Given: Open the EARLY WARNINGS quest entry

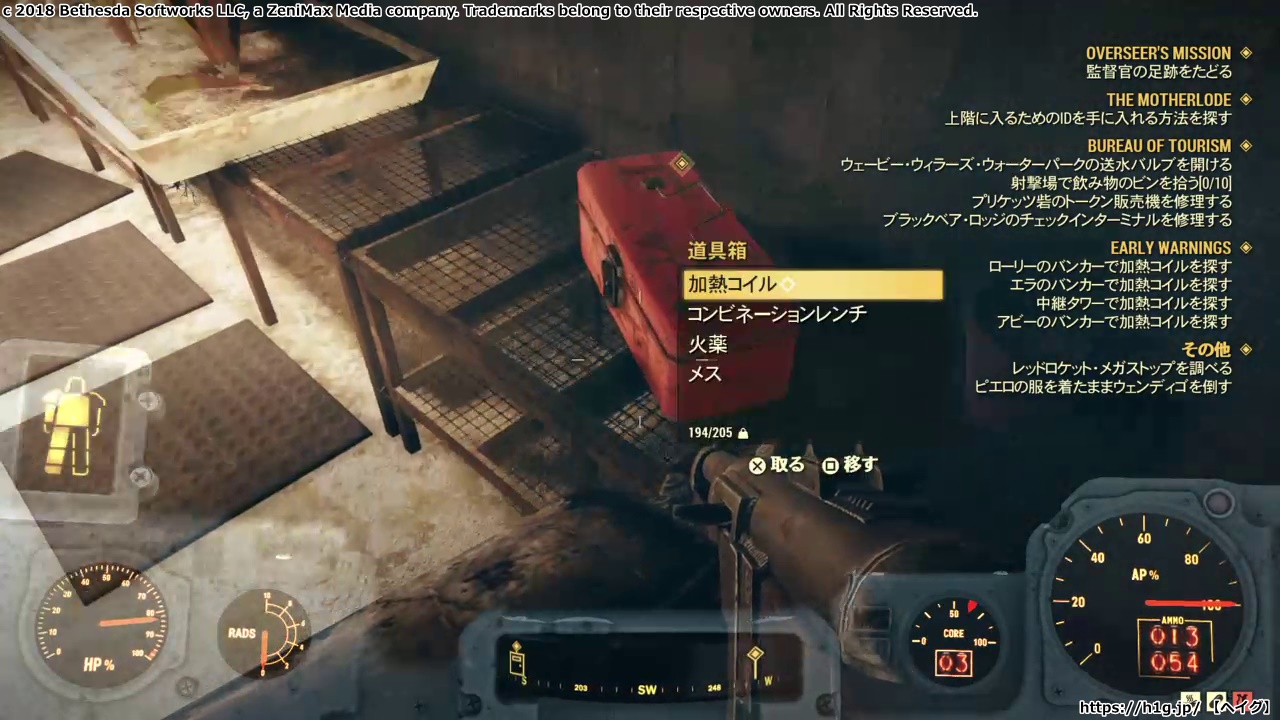Looking at the screenshot, I should click(1170, 248).
